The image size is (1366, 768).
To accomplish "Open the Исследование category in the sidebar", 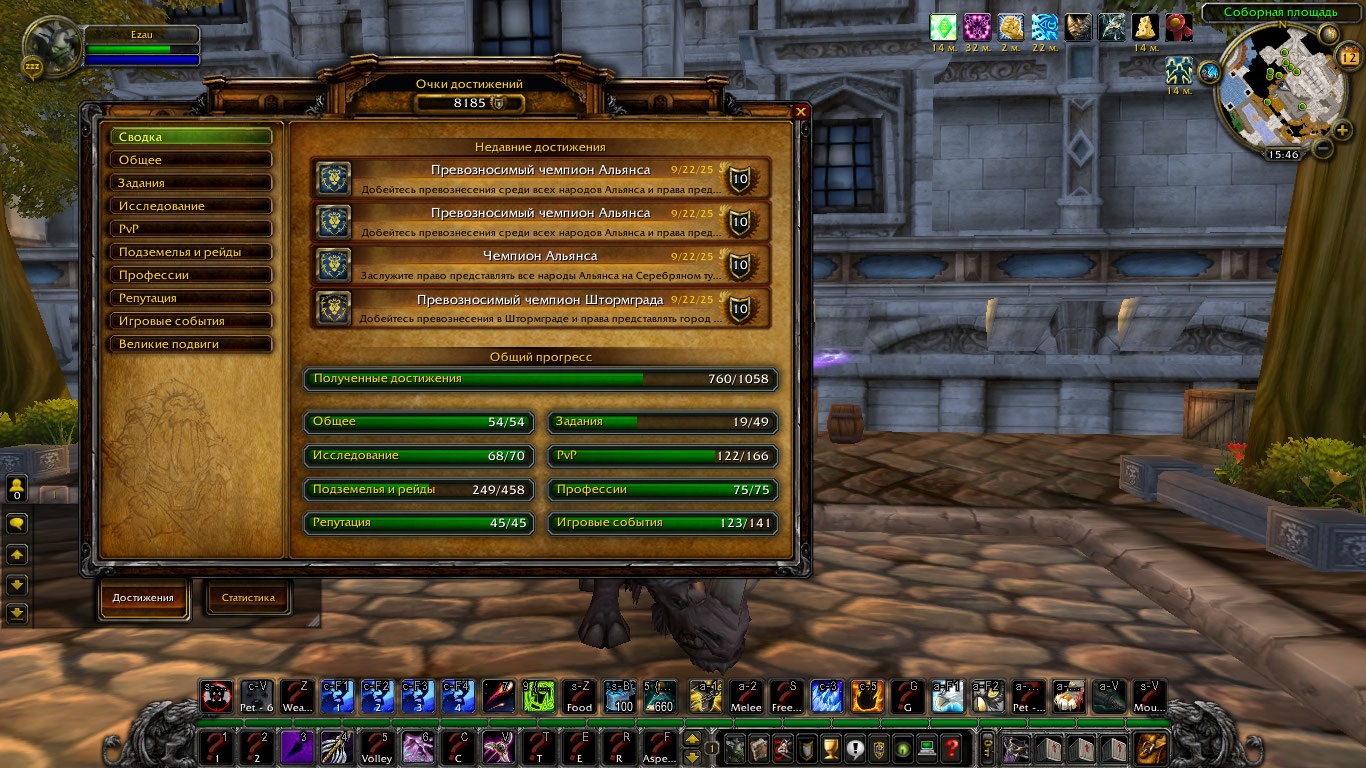I will (x=190, y=206).
